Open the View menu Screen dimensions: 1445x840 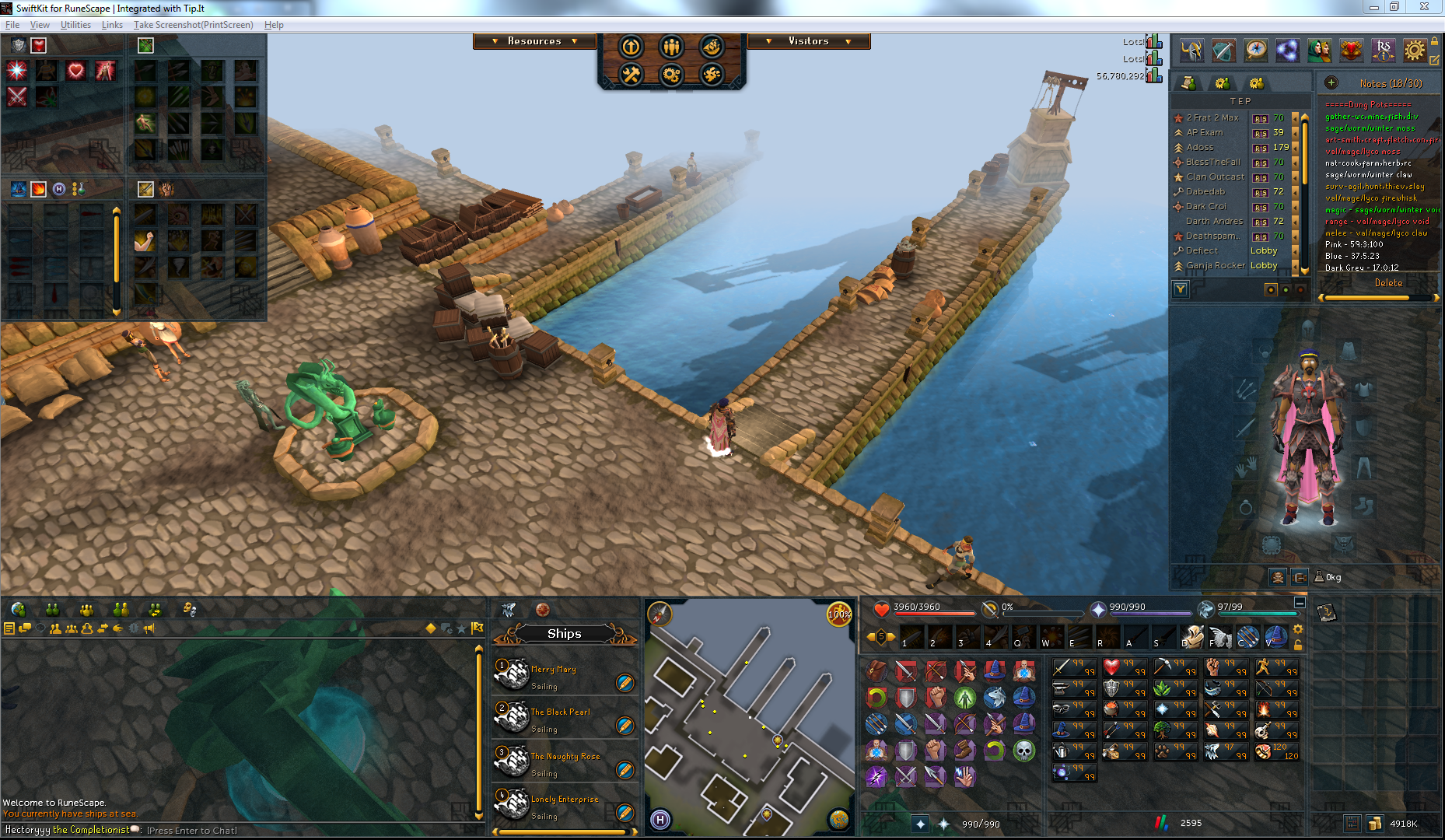[39, 24]
